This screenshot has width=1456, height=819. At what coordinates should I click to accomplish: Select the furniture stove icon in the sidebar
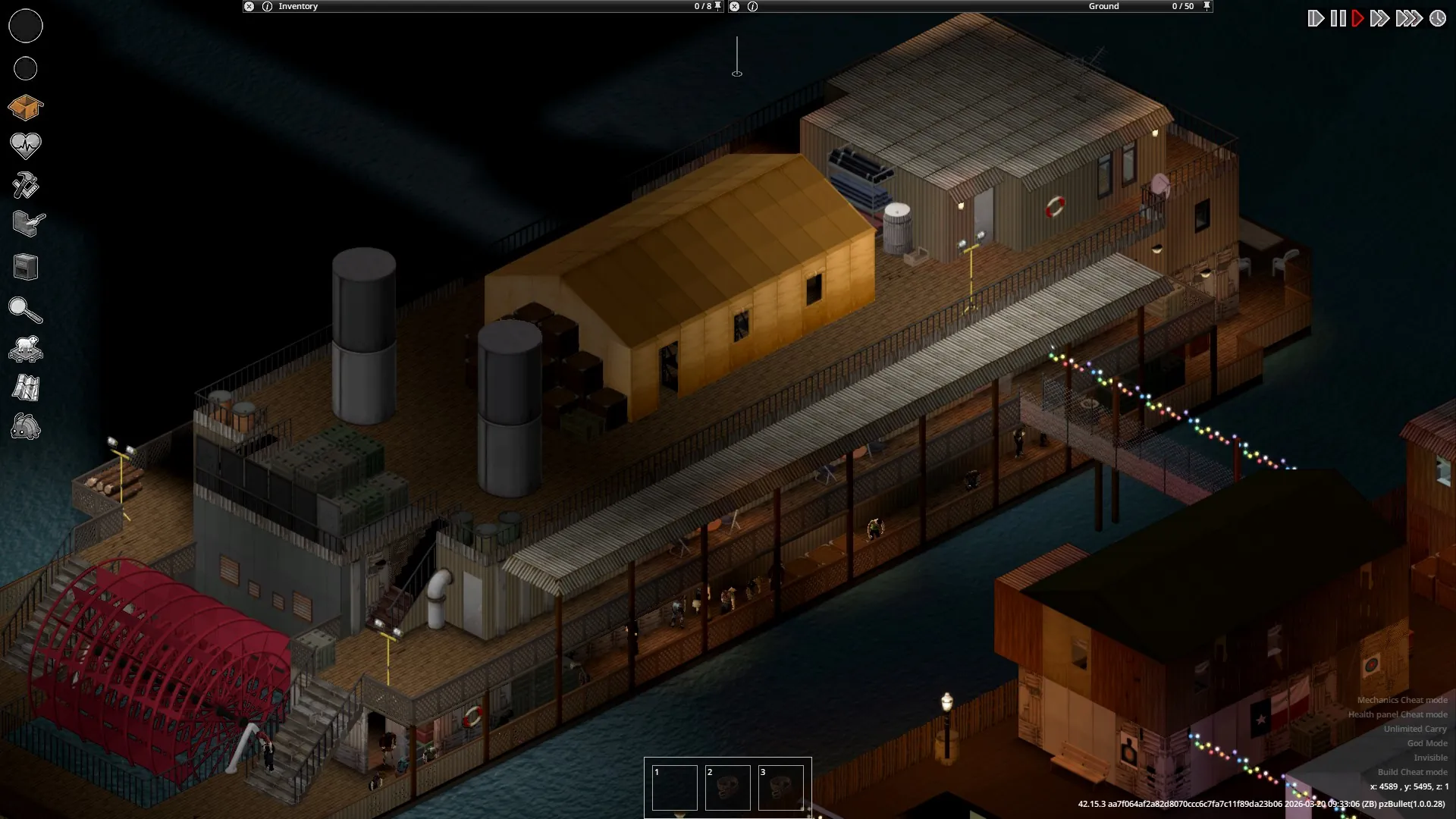click(x=25, y=267)
